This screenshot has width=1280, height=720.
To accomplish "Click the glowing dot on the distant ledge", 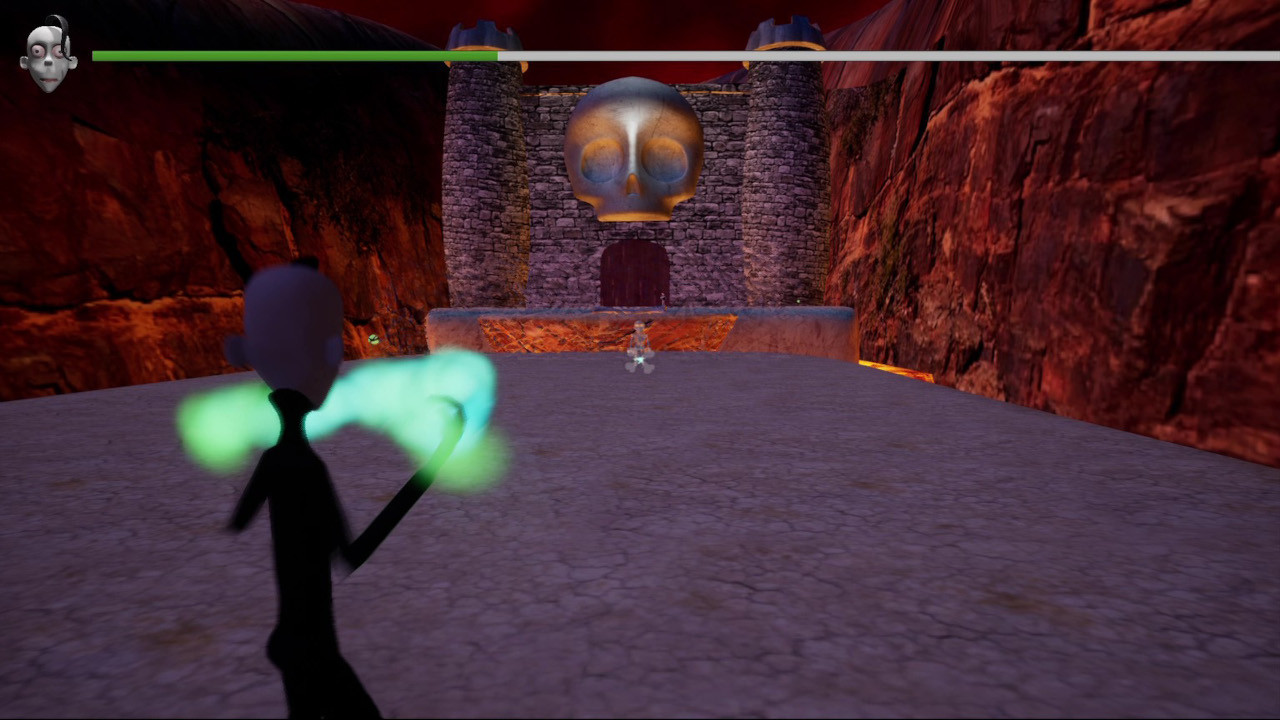I will pos(798,301).
